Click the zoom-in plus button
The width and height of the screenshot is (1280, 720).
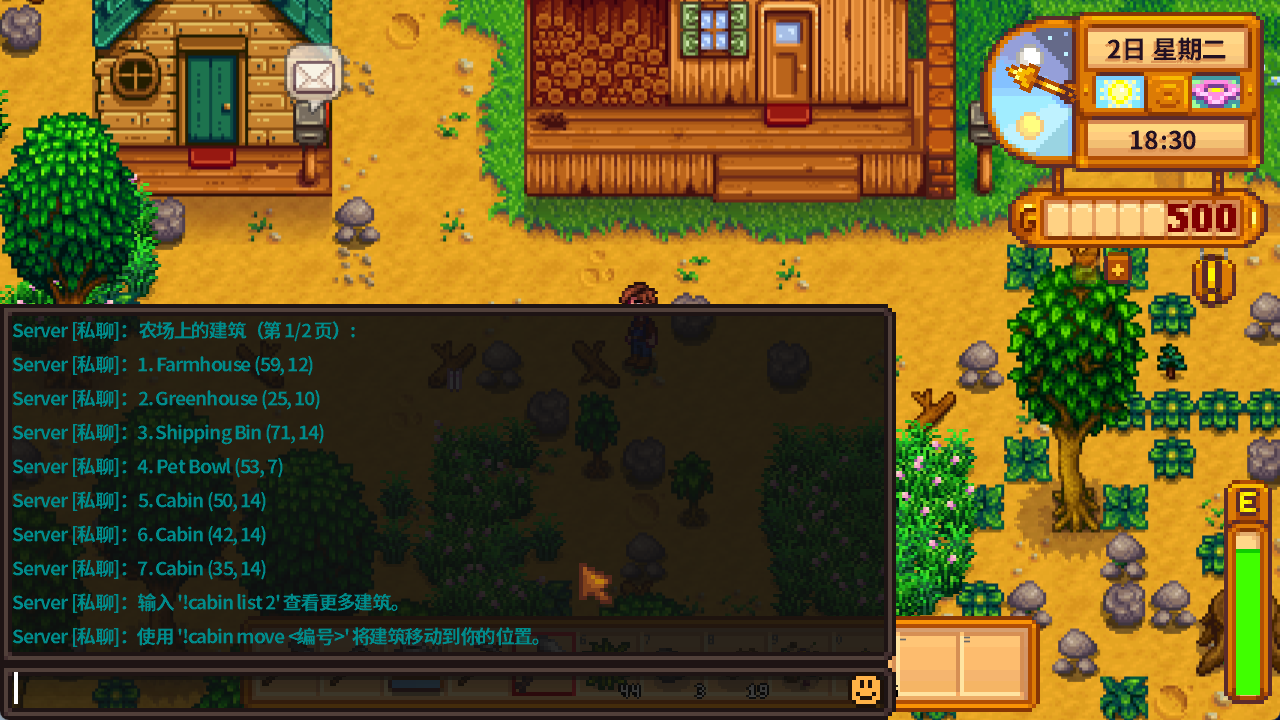point(1117,268)
